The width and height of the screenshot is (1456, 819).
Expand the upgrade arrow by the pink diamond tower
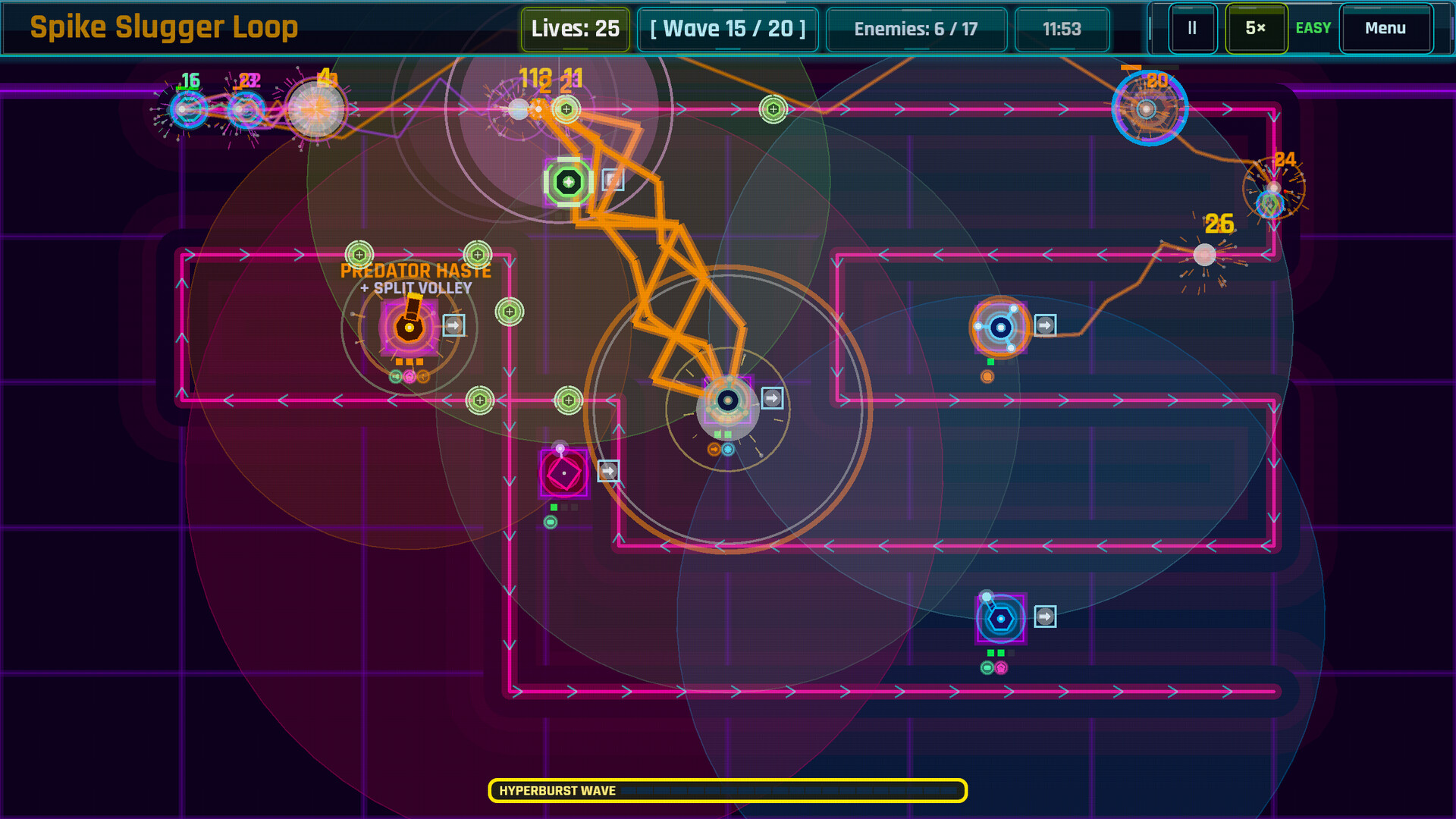(x=607, y=471)
